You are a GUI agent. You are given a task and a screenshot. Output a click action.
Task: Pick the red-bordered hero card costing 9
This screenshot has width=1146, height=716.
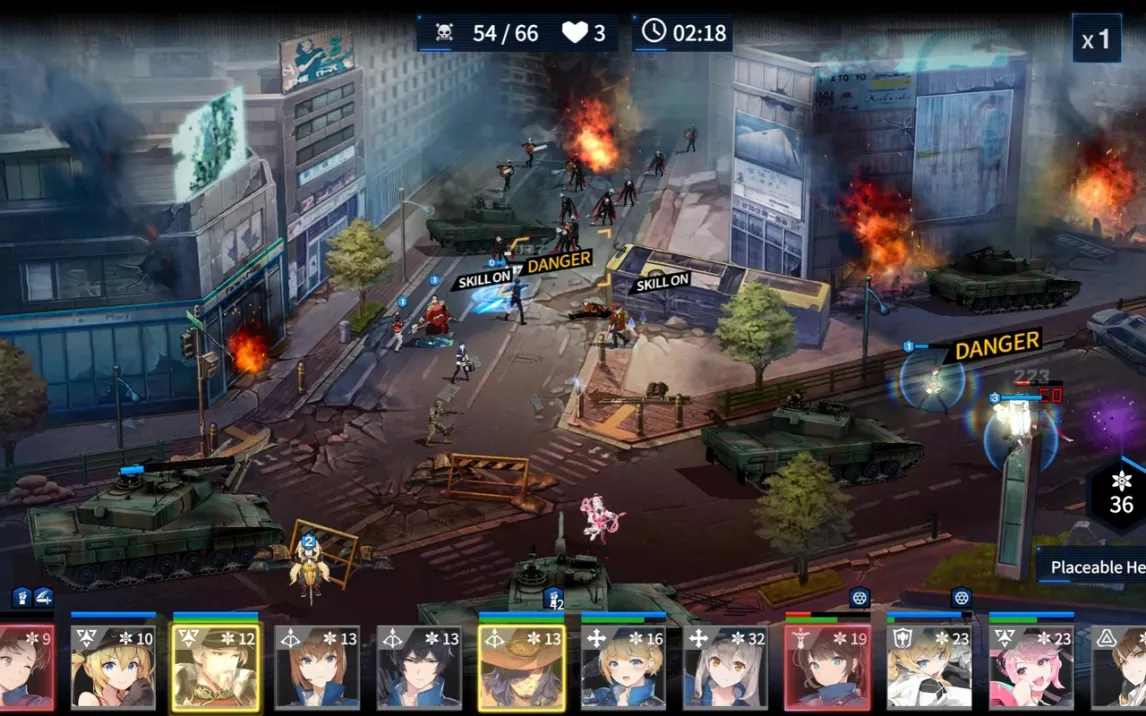click(x=26, y=667)
